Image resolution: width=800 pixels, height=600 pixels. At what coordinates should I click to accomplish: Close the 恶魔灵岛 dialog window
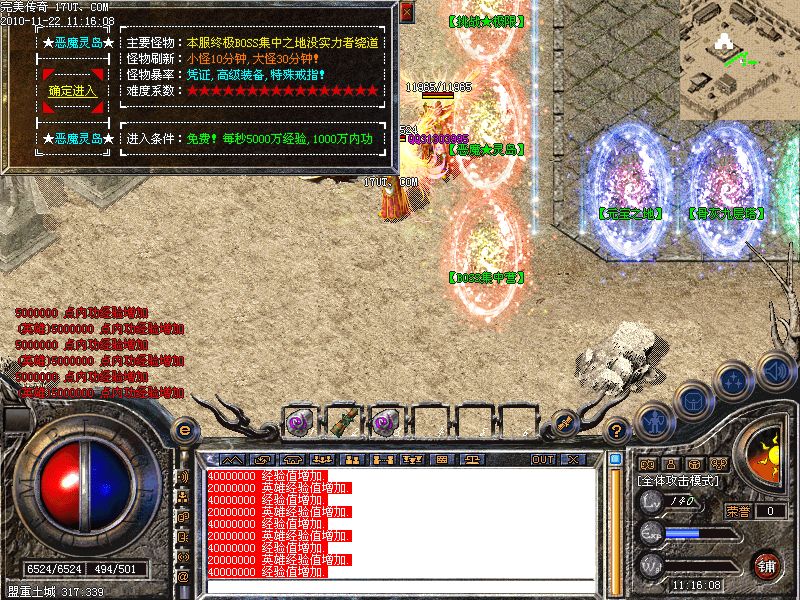click(406, 12)
